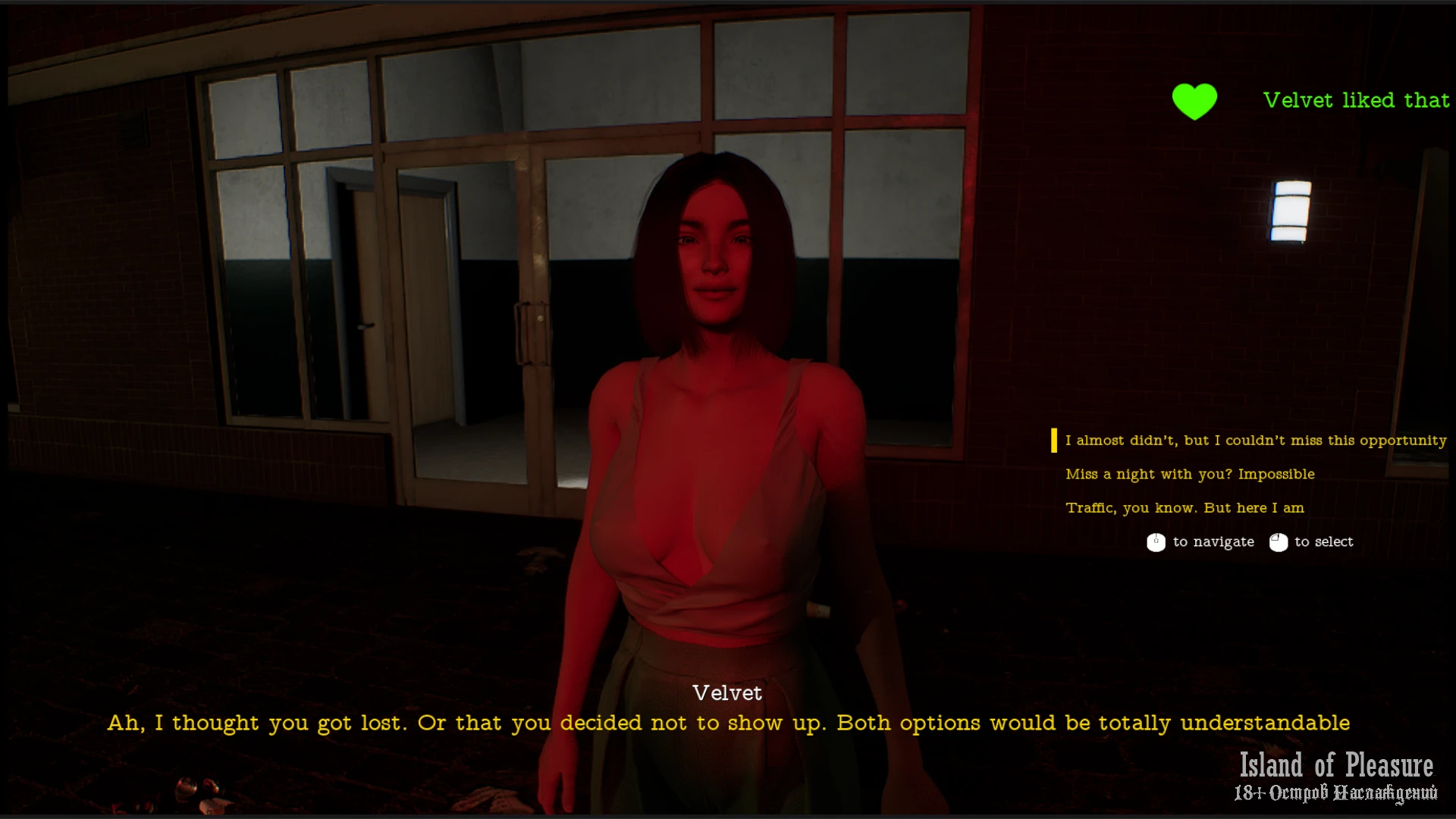
Task: Select "Miss a night with you? Impossible"
Action: pyautogui.click(x=1190, y=475)
